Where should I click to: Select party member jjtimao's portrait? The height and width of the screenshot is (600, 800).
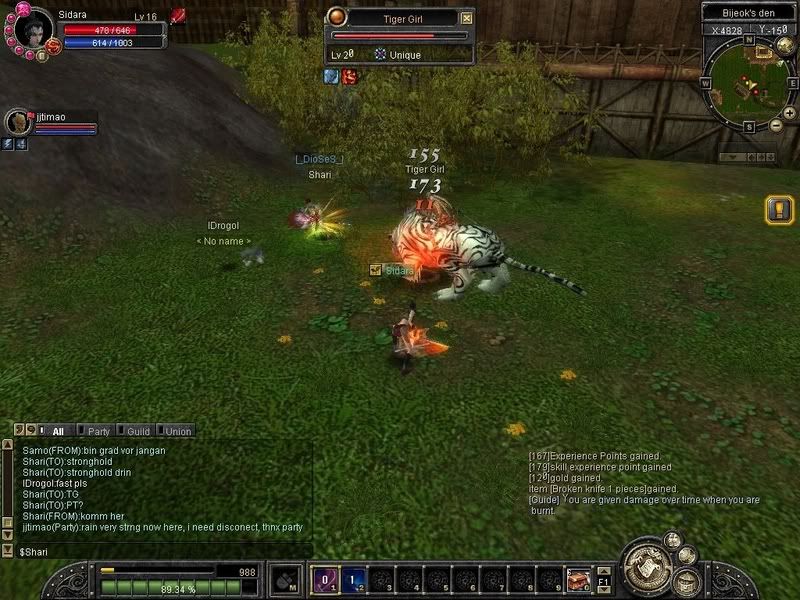click(17, 122)
